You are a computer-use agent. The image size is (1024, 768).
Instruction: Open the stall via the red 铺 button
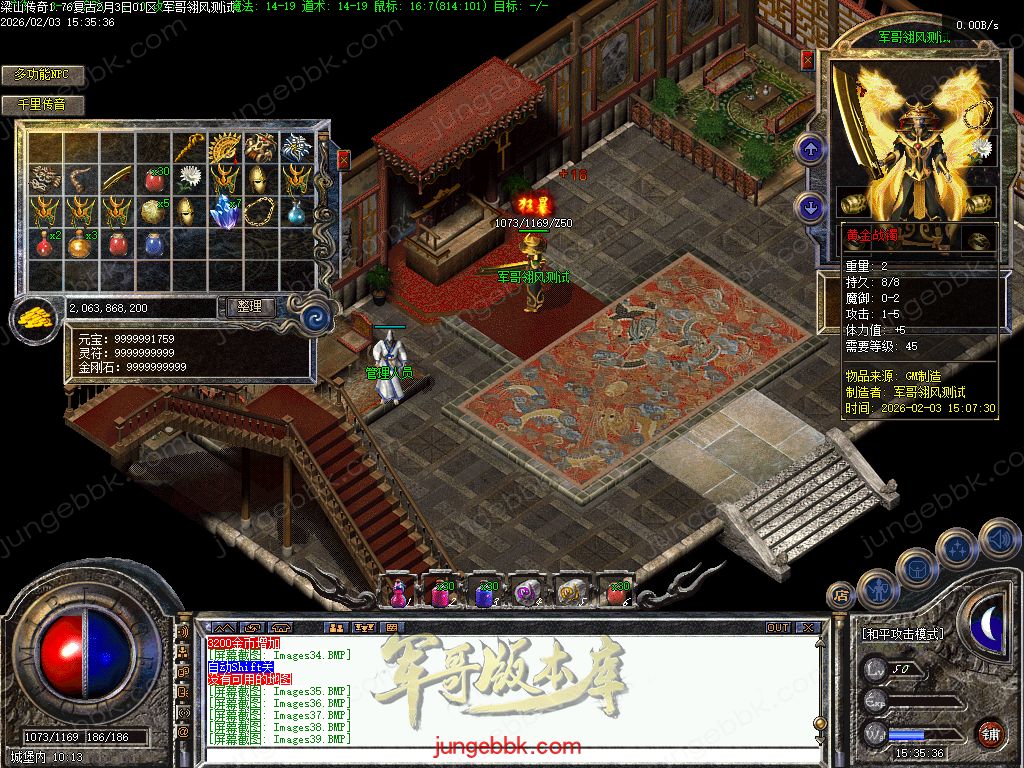pyautogui.click(x=990, y=734)
